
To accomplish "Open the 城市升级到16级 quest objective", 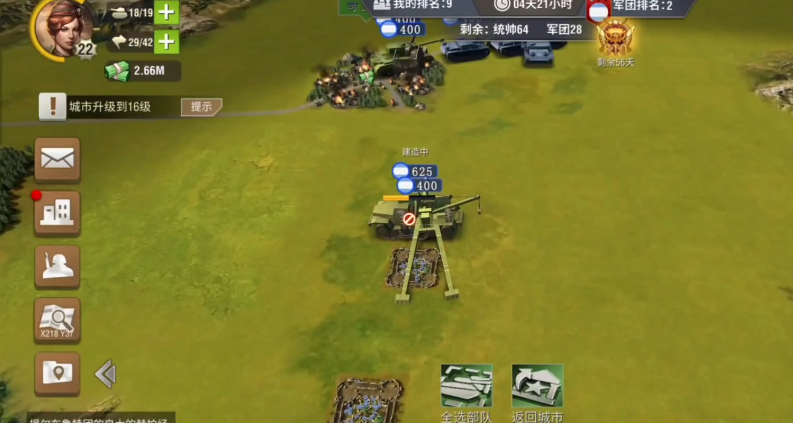I will tap(108, 106).
